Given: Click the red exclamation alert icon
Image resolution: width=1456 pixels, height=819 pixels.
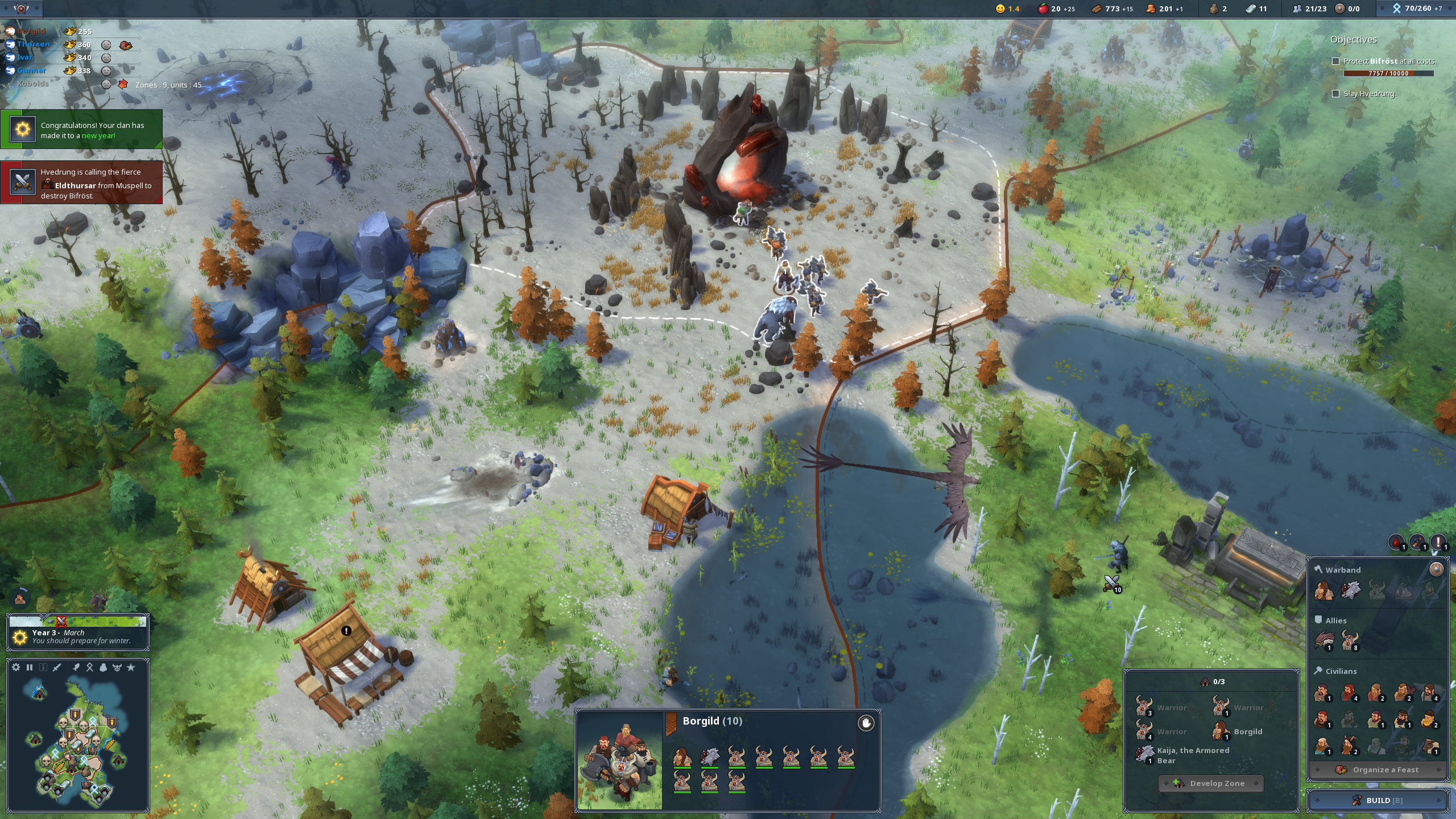Looking at the screenshot, I should click(x=1438, y=542).
